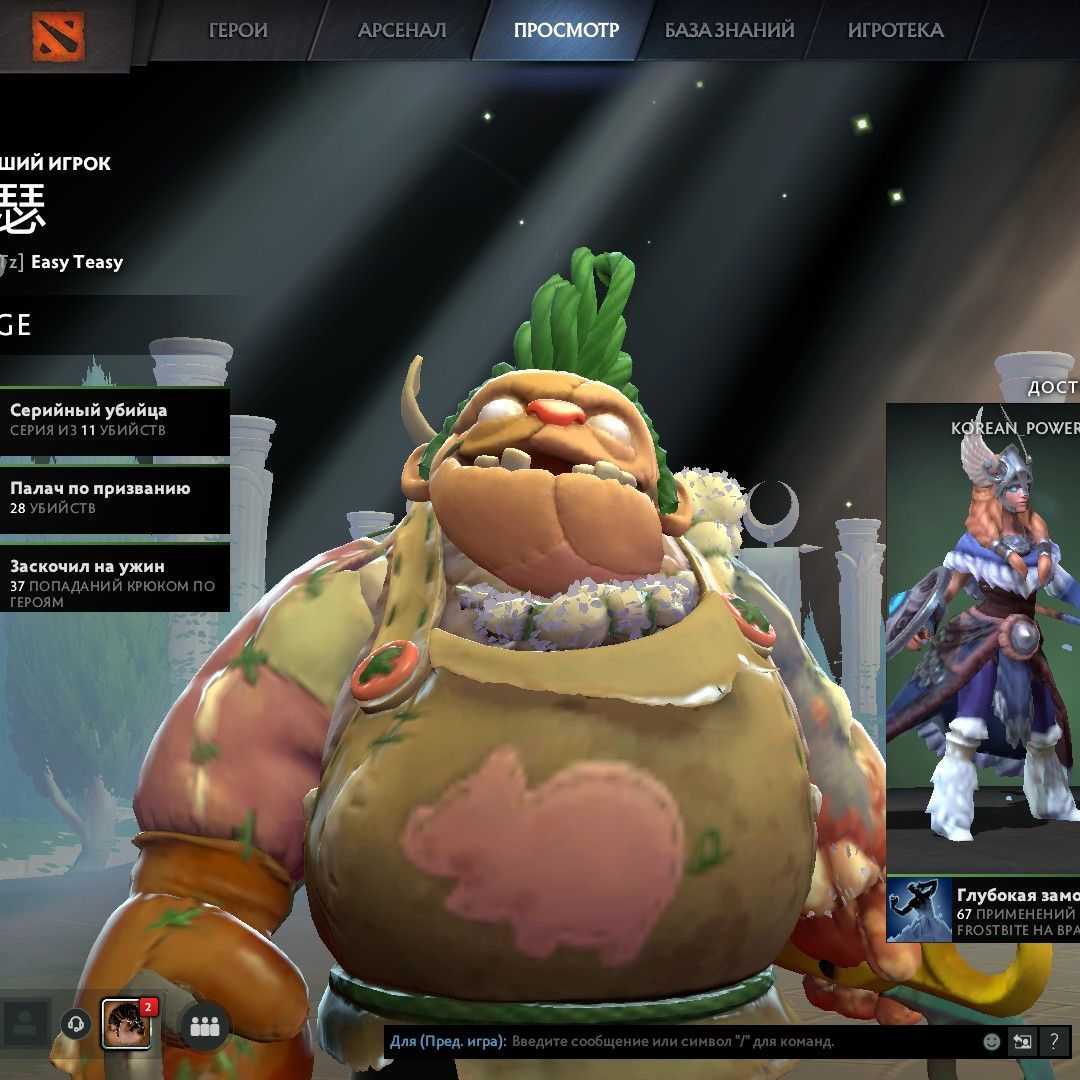Select the Серийный убийца stat row
The width and height of the screenshot is (1080, 1080).
click(x=114, y=420)
